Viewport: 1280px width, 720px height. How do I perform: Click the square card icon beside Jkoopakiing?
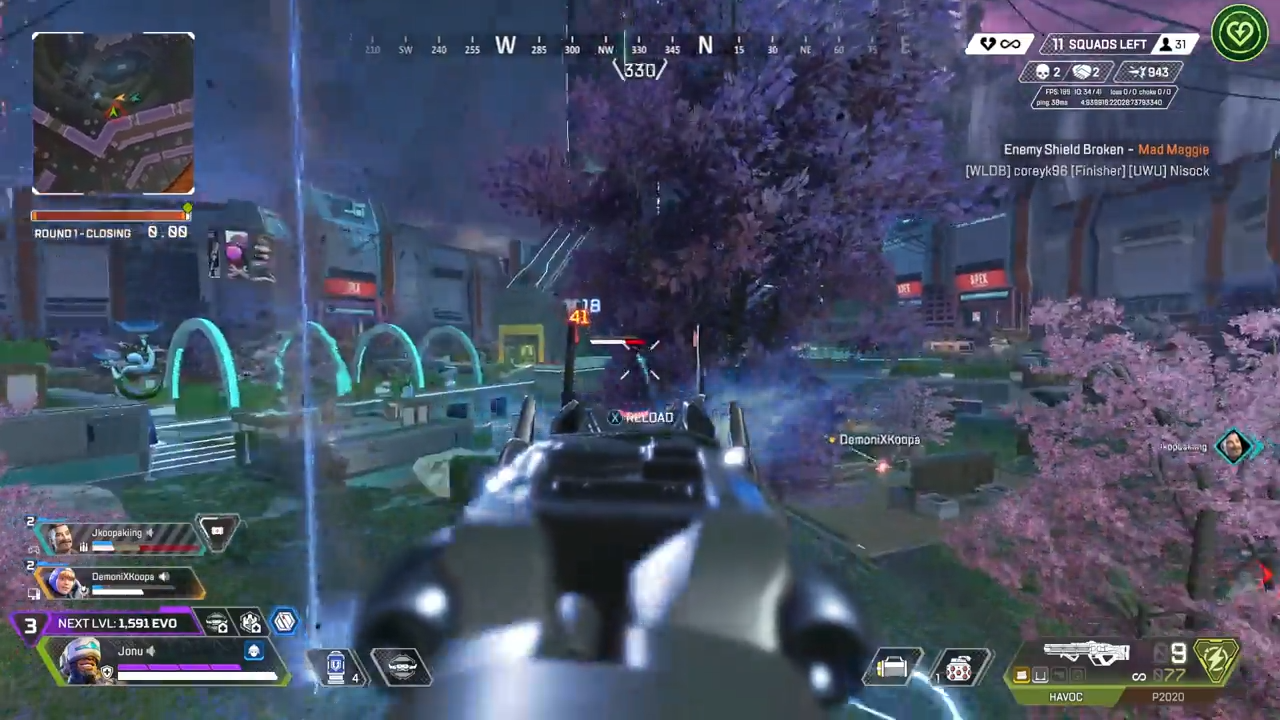point(217,532)
